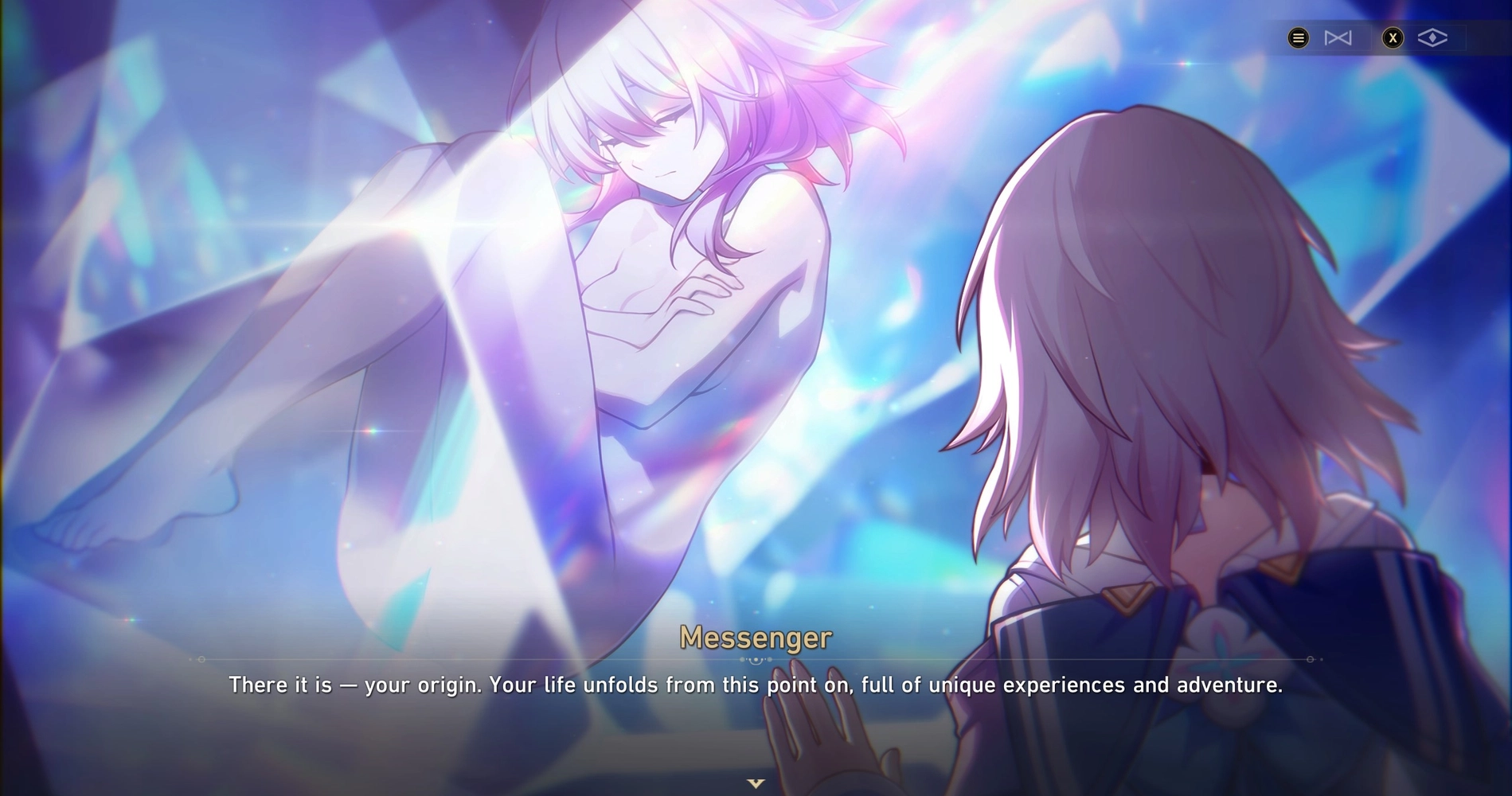1512x796 pixels.
Task: Skip the dialogue with the bowtie icon
Action: tap(1338, 37)
